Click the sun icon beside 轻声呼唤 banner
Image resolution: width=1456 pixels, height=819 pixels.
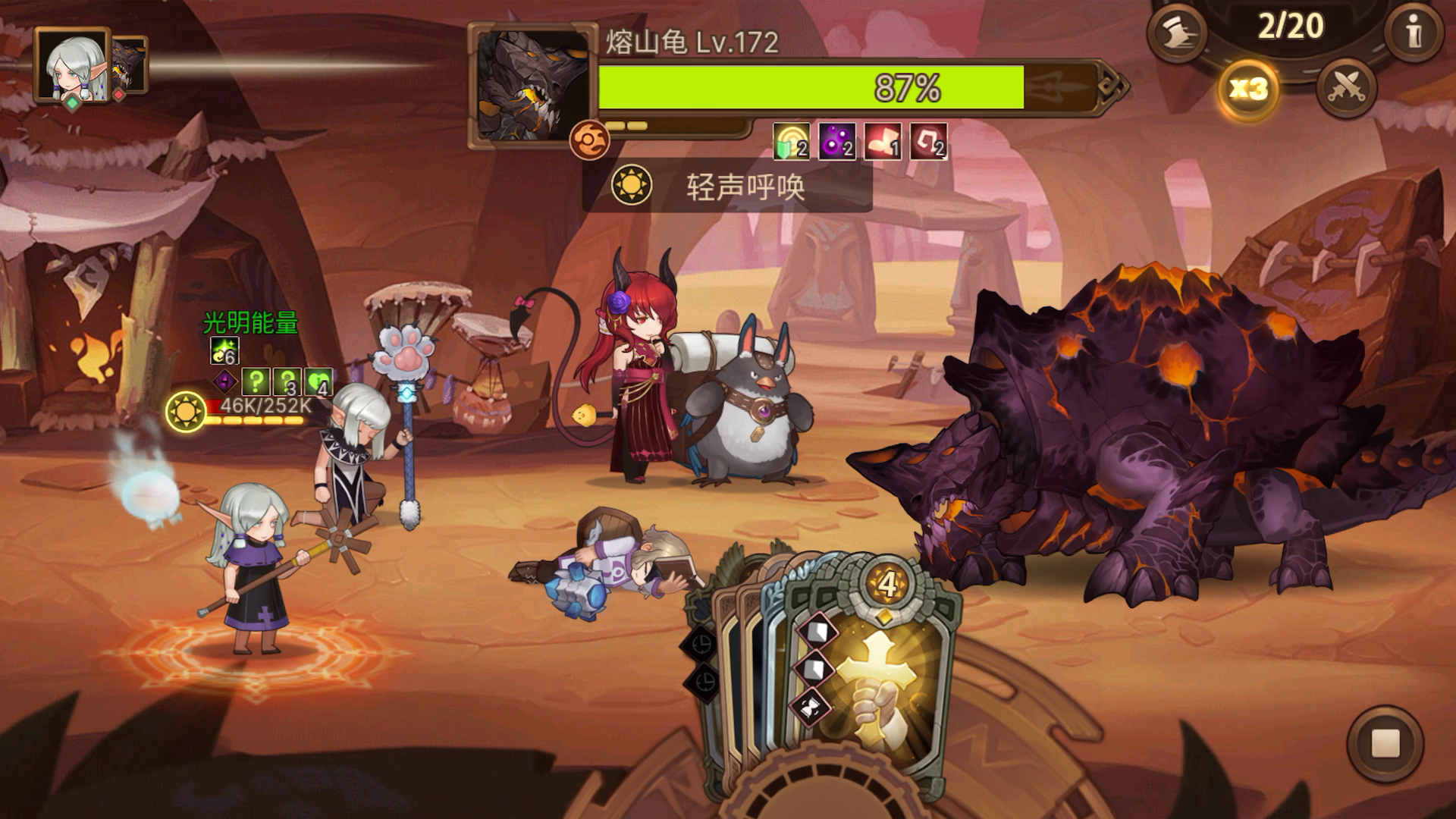click(x=633, y=185)
